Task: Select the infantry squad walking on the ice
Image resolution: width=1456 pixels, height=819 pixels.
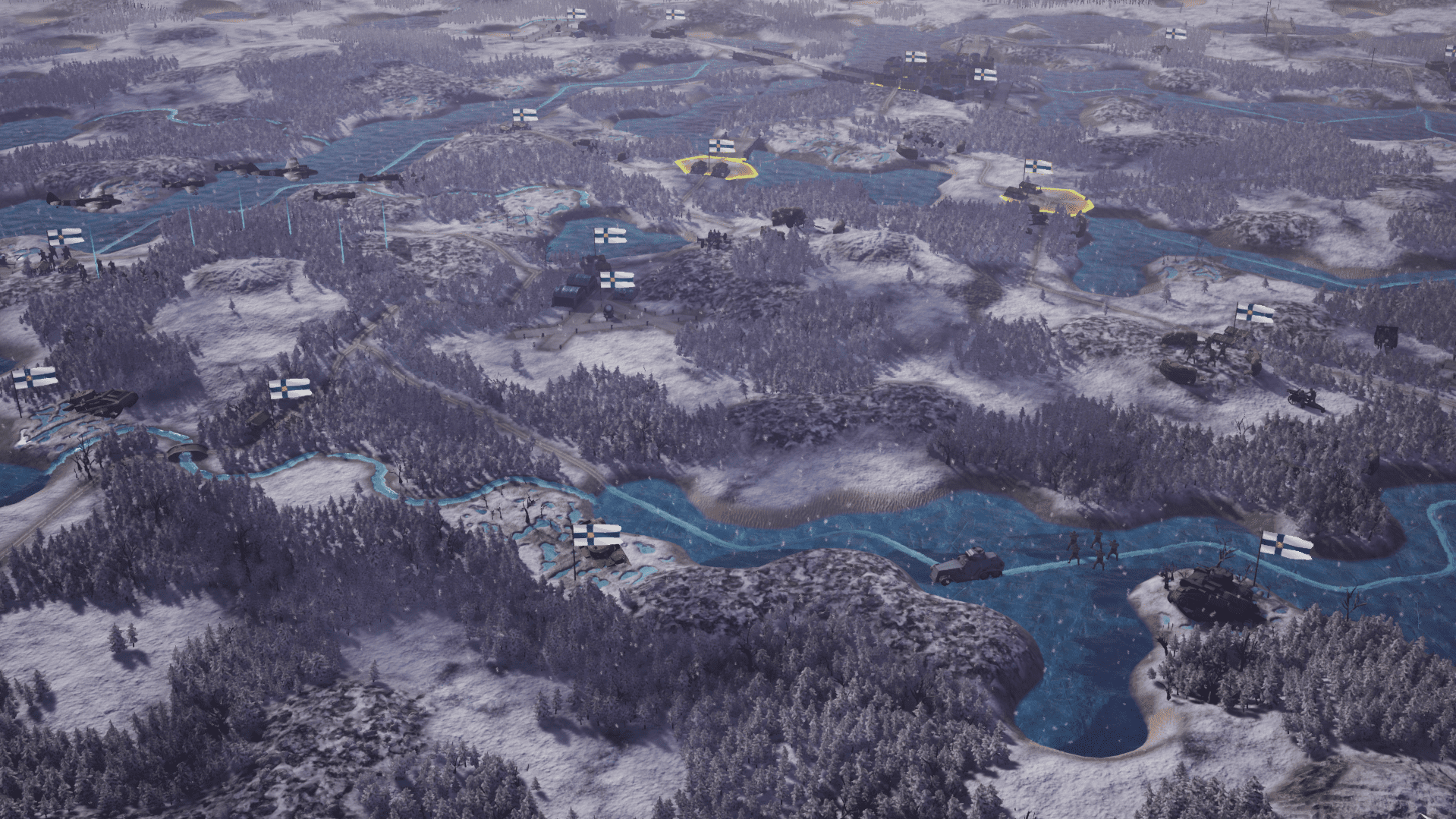Action: click(1091, 548)
